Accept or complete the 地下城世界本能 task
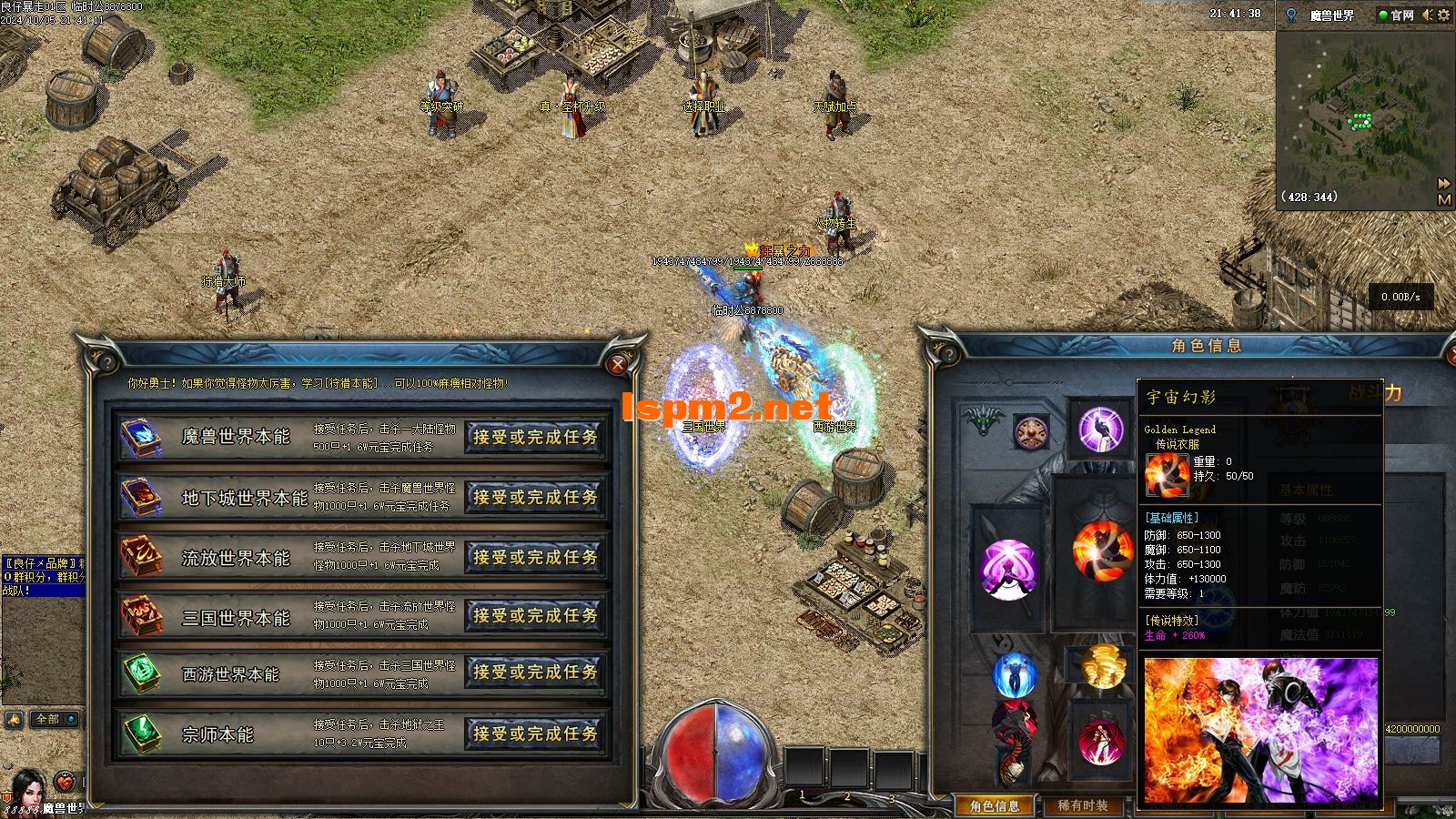Image resolution: width=1456 pixels, height=819 pixels. (535, 498)
